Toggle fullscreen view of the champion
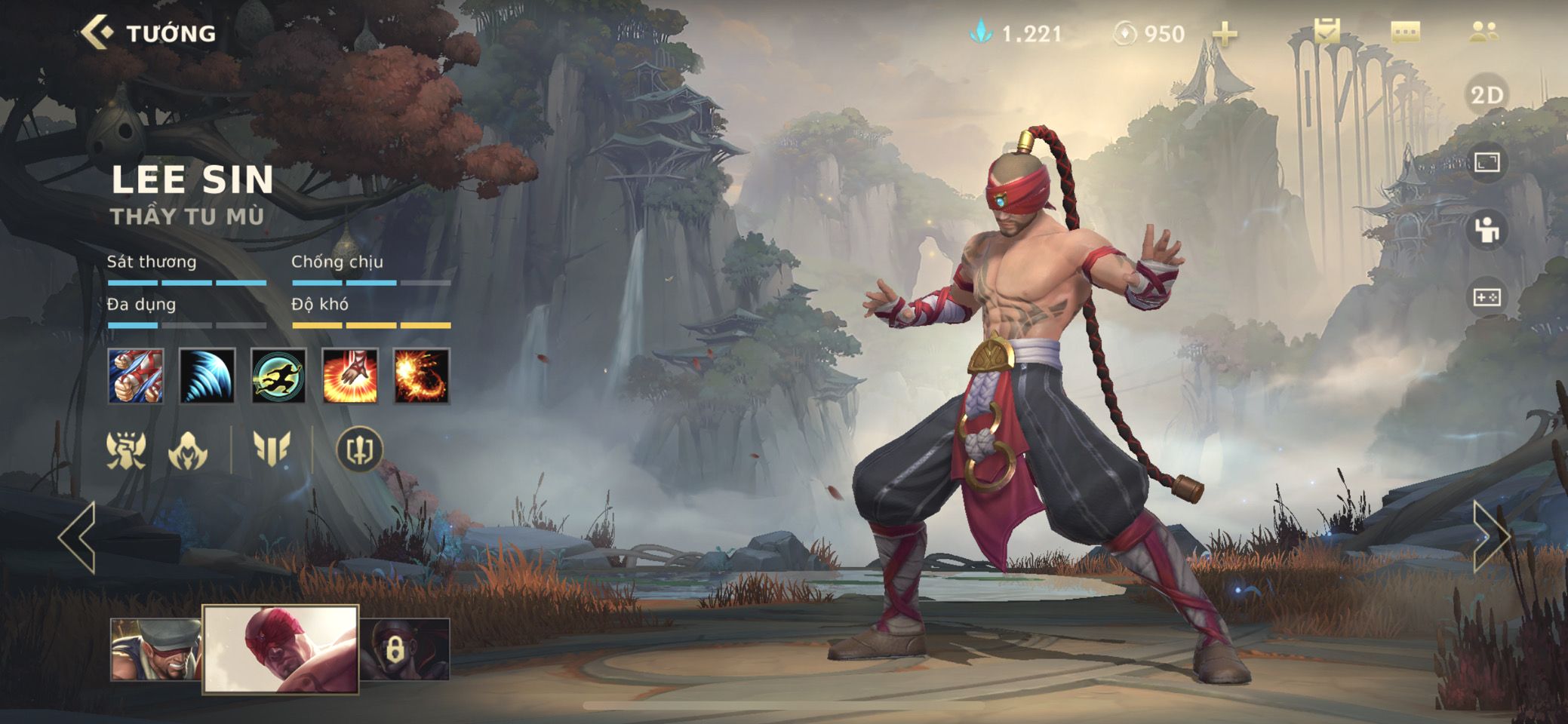Screen dimensions: 1568x724 (1487, 162)
